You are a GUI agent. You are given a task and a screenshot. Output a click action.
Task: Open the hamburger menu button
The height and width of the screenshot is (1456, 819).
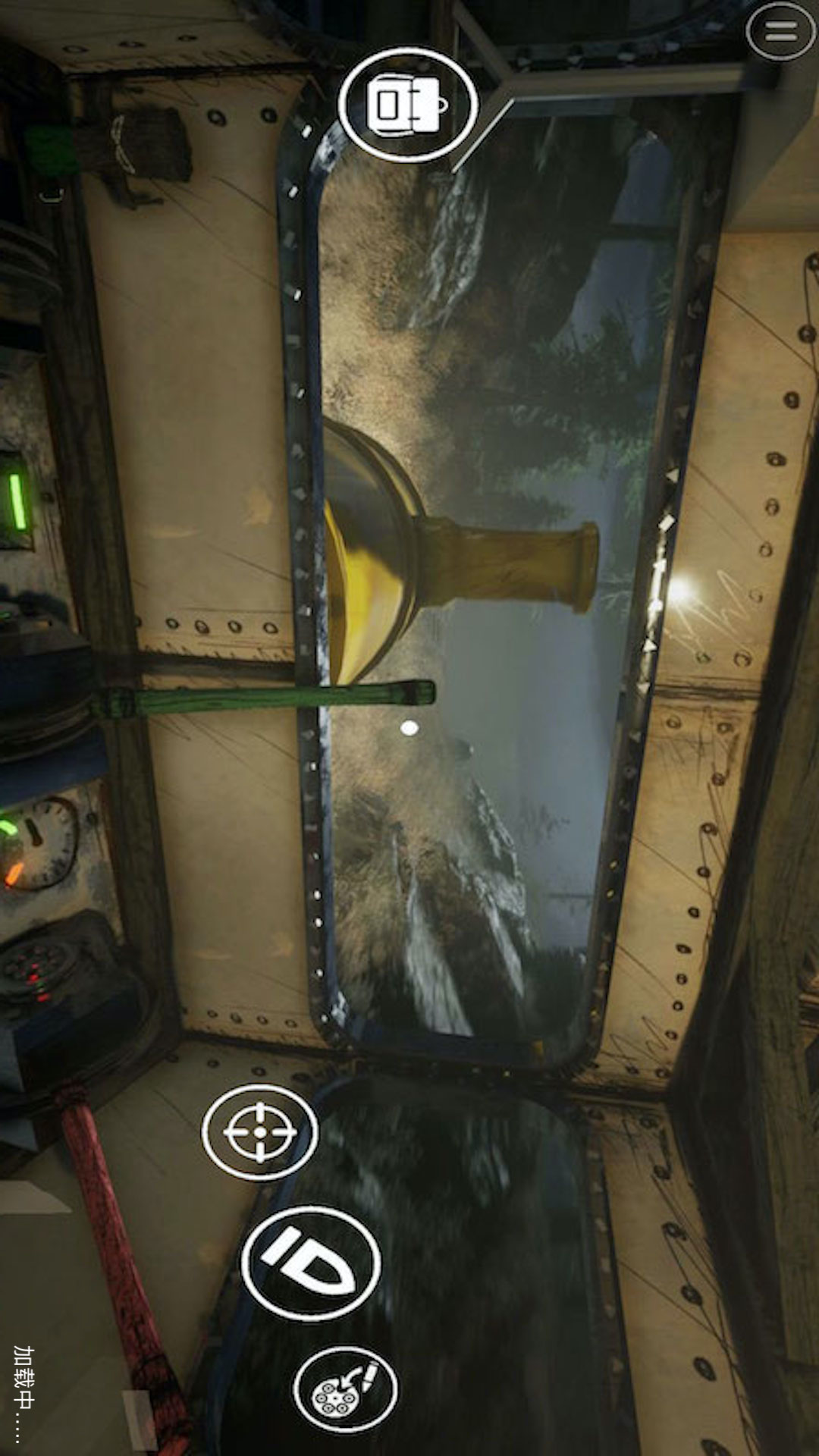tap(780, 31)
